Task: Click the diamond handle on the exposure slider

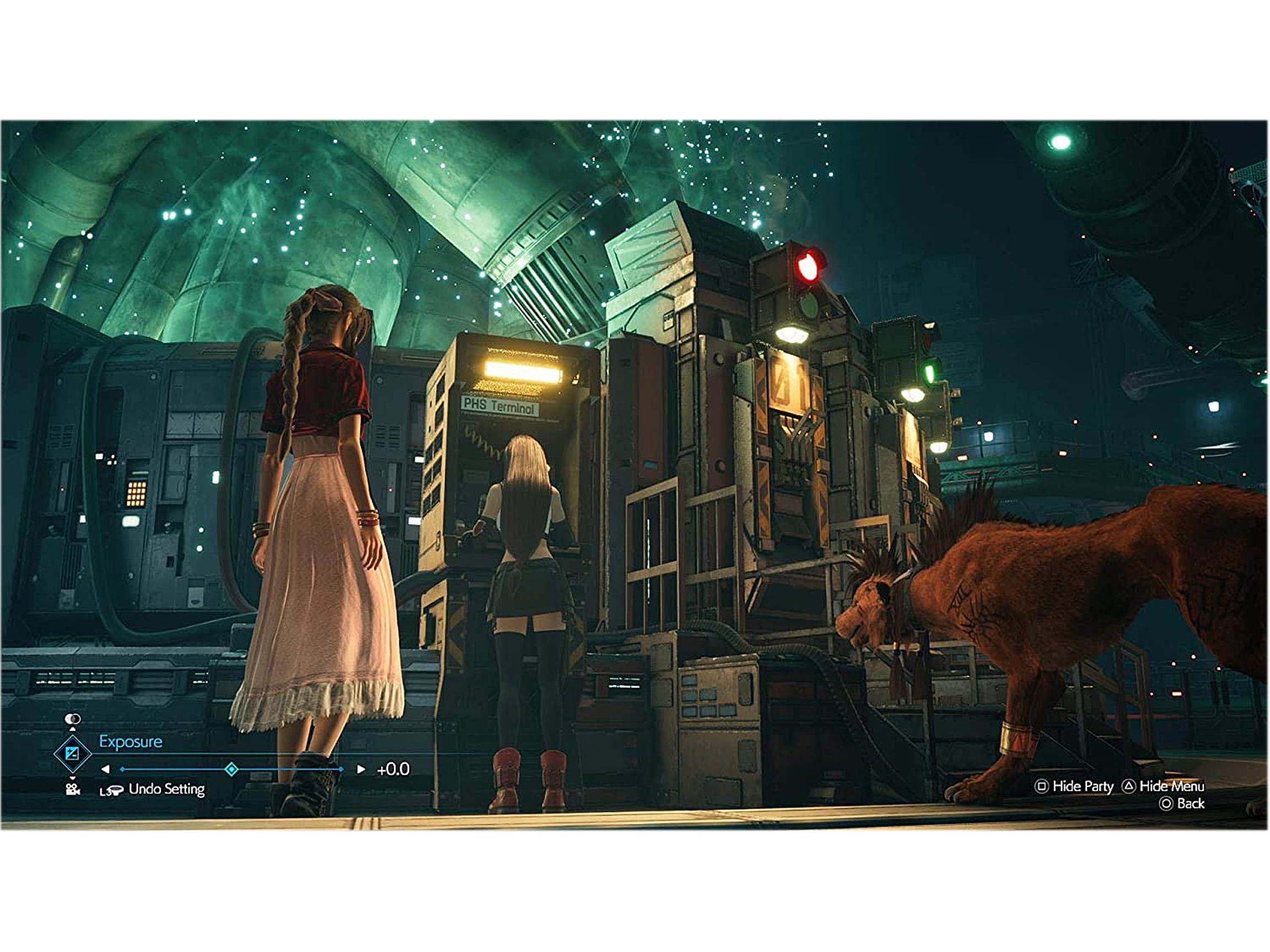Action: pos(232,769)
